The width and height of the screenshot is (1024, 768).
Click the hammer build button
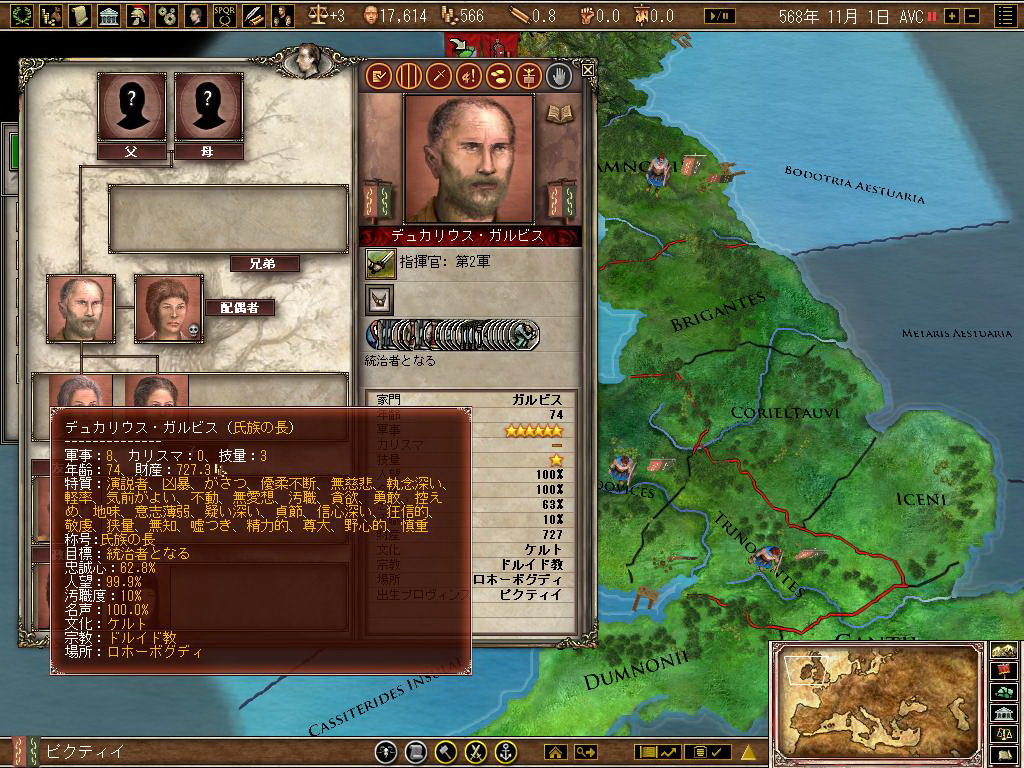click(447, 752)
